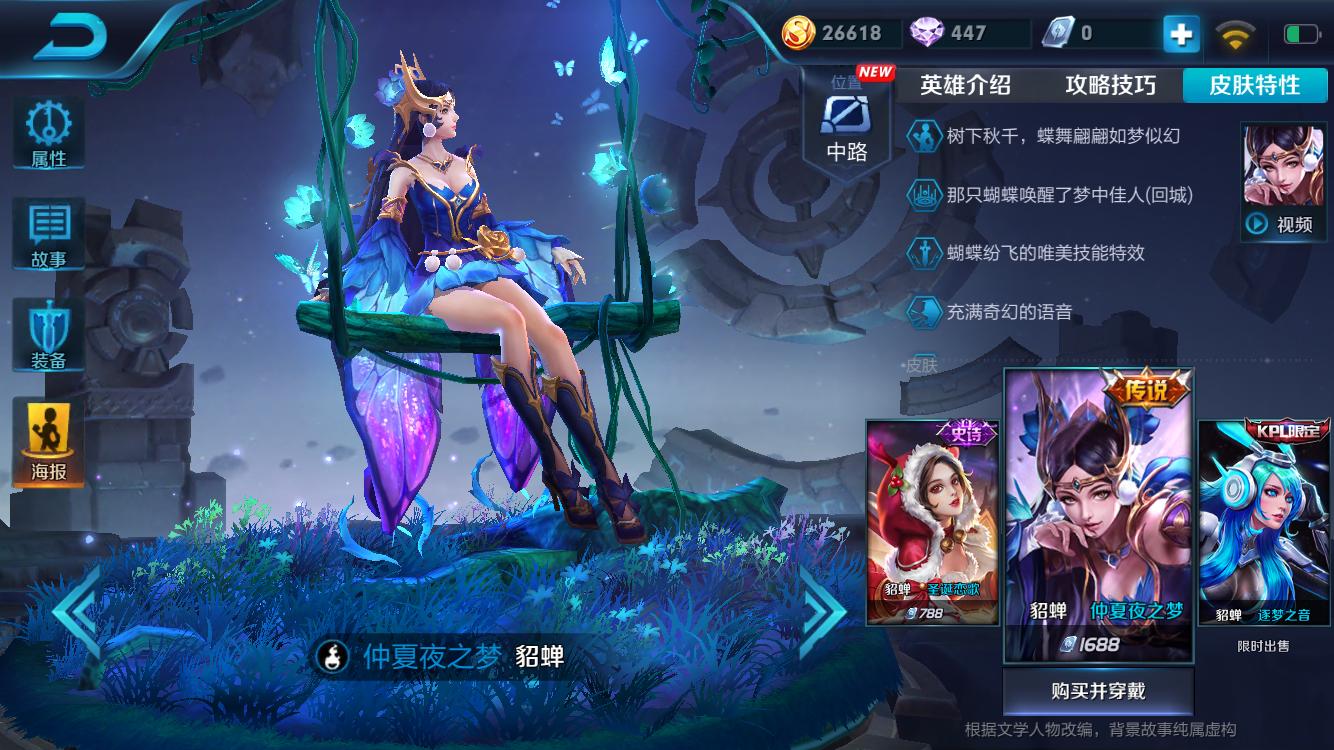Open the 装备 equipment panel

click(x=47, y=331)
